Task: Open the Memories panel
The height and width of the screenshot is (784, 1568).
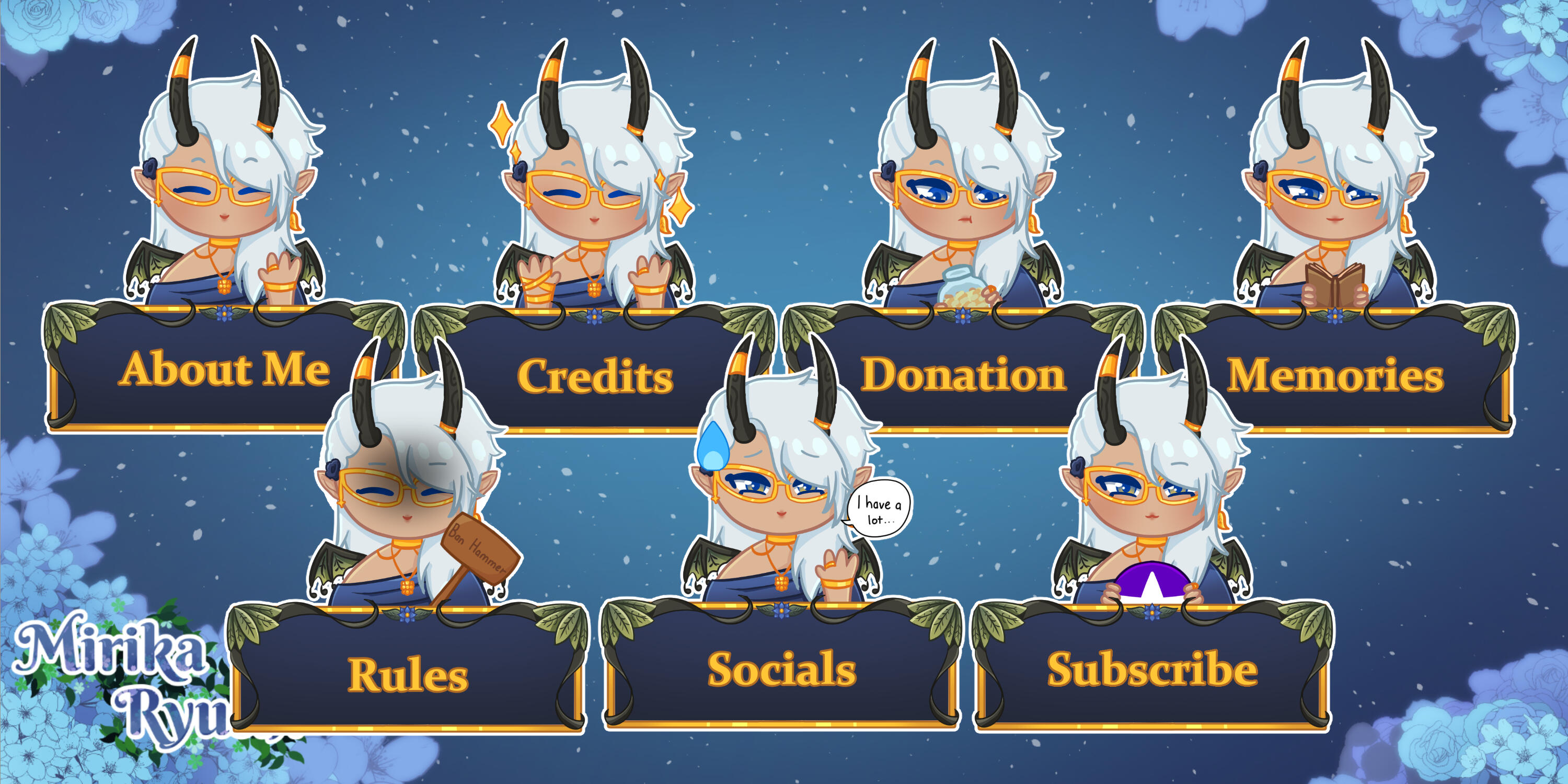Action: click(x=1334, y=375)
